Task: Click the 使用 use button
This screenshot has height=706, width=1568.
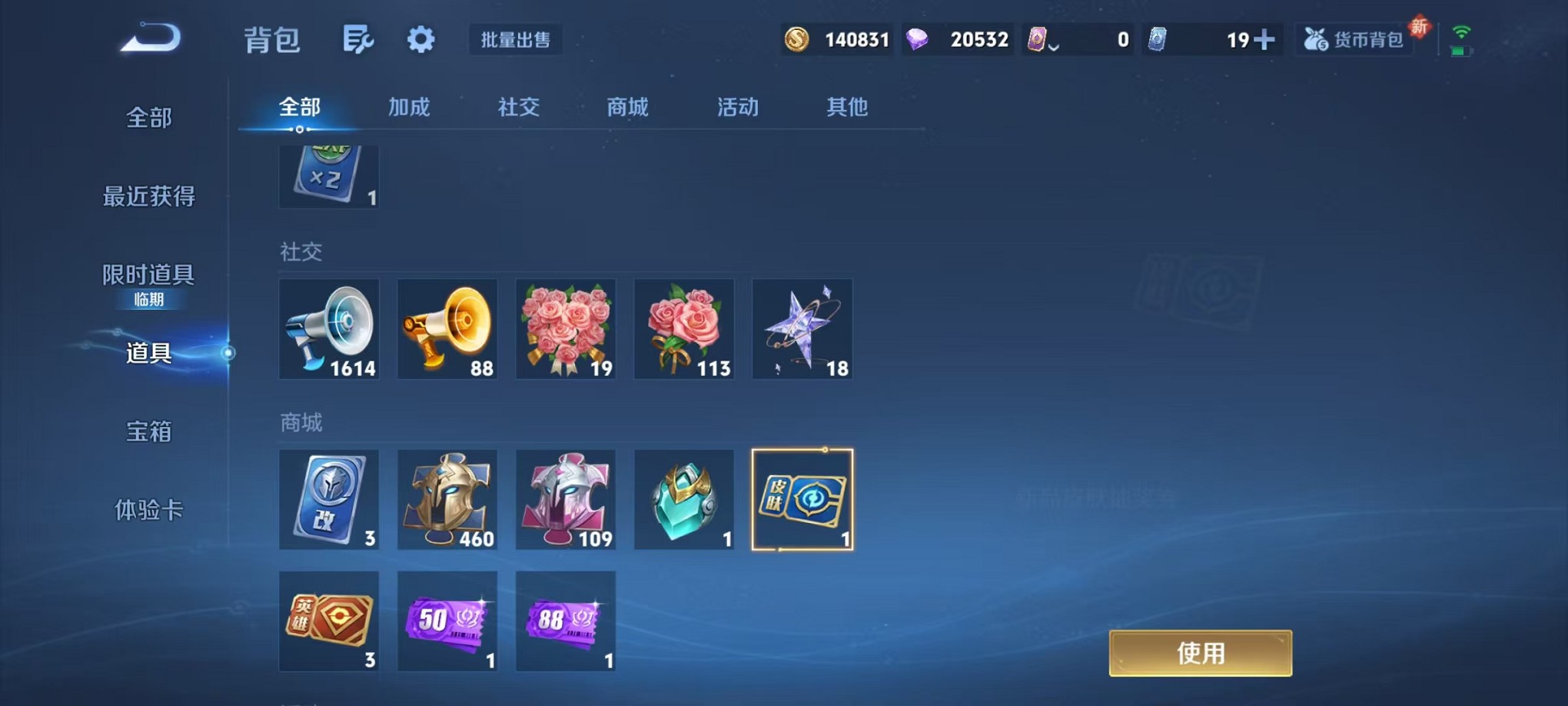Action: click(x=1201, y=652)
